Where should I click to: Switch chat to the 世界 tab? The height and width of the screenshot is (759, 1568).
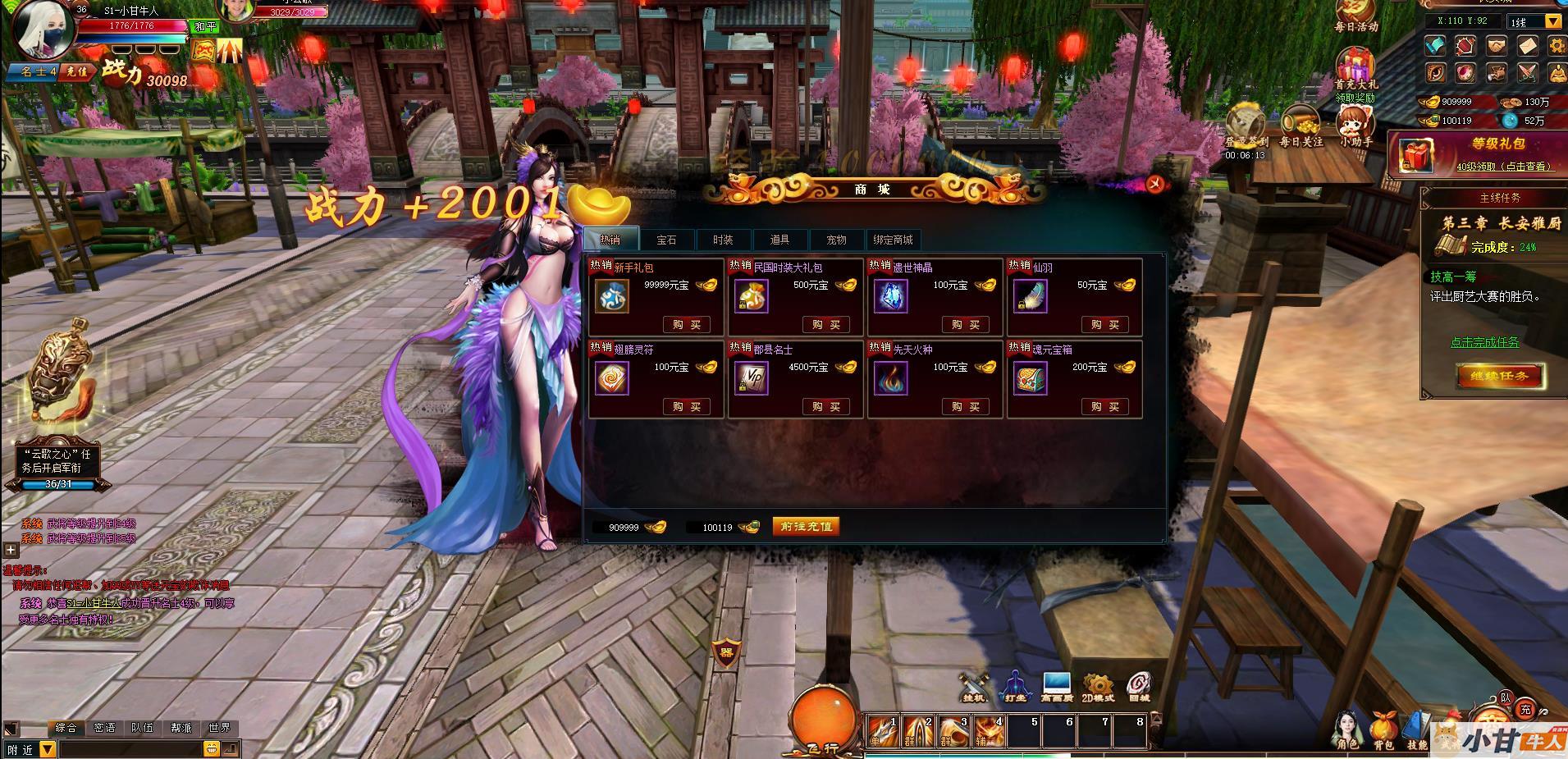click(x=219, y=728)
